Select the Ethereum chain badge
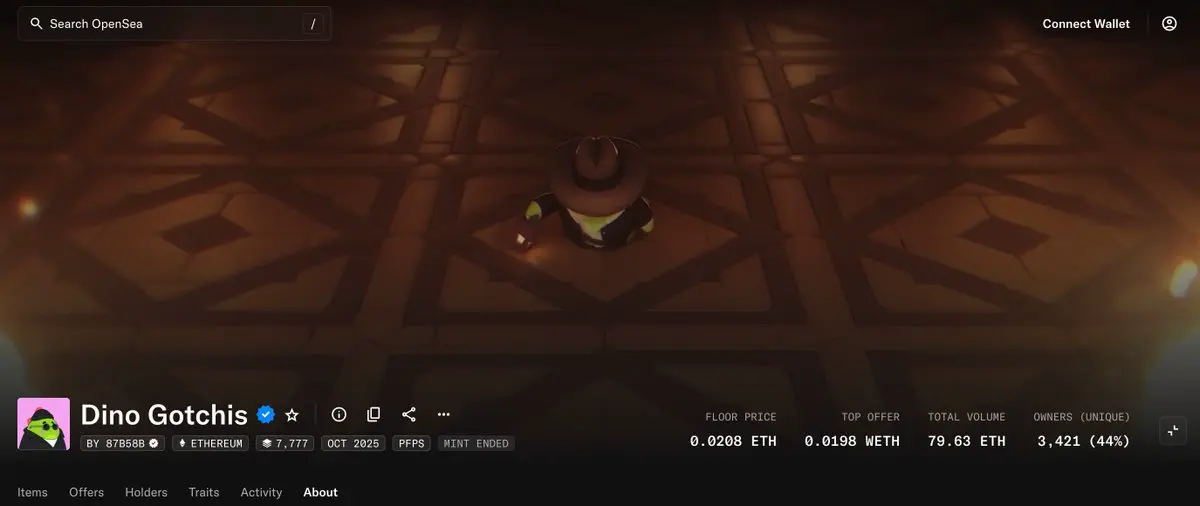This screenshot has height=506, width=1200. pyautogui.click(x=210, y=443)
